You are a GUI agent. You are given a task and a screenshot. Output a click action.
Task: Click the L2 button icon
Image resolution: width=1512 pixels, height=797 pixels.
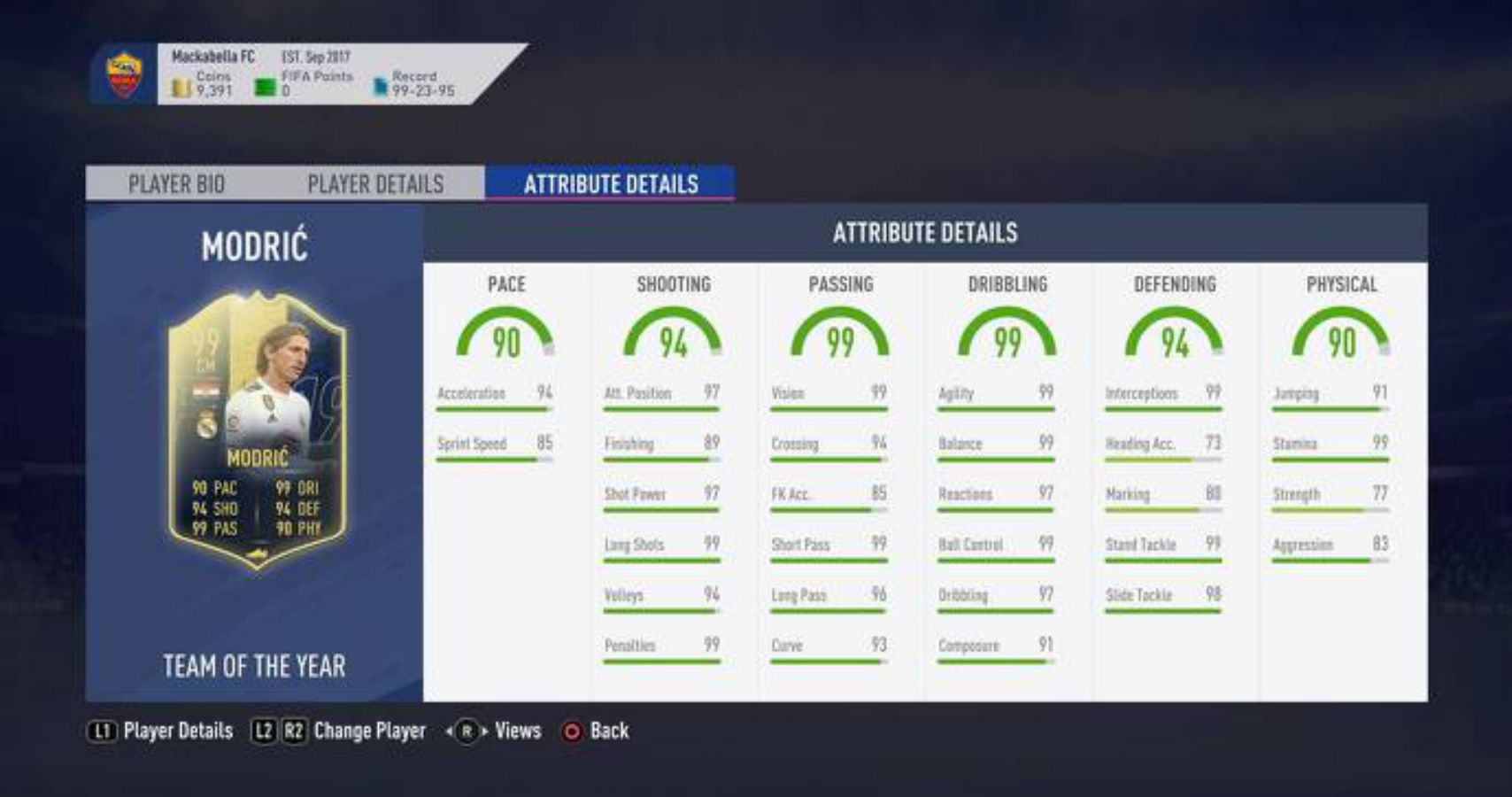(x=262, y=732)
